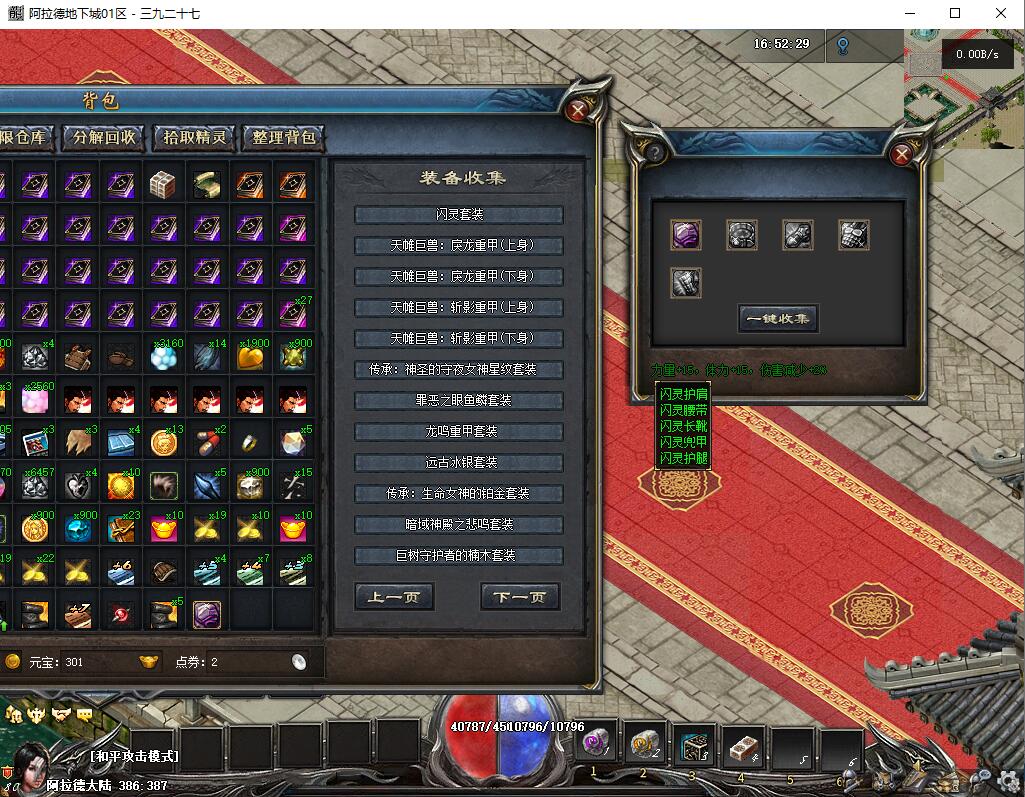Activate the 拾取精灵 button
The image size is (1025, 797).
click(195, 138)
